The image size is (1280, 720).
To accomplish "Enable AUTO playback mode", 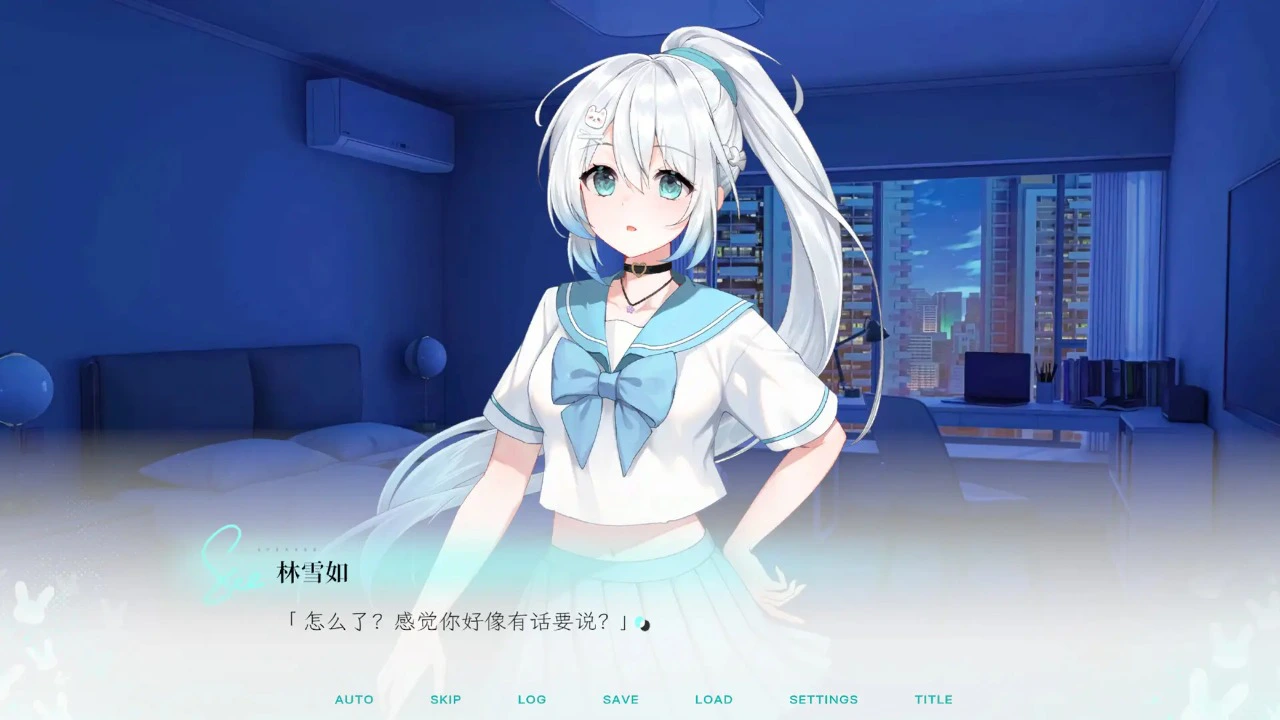I will coord(354,699).
